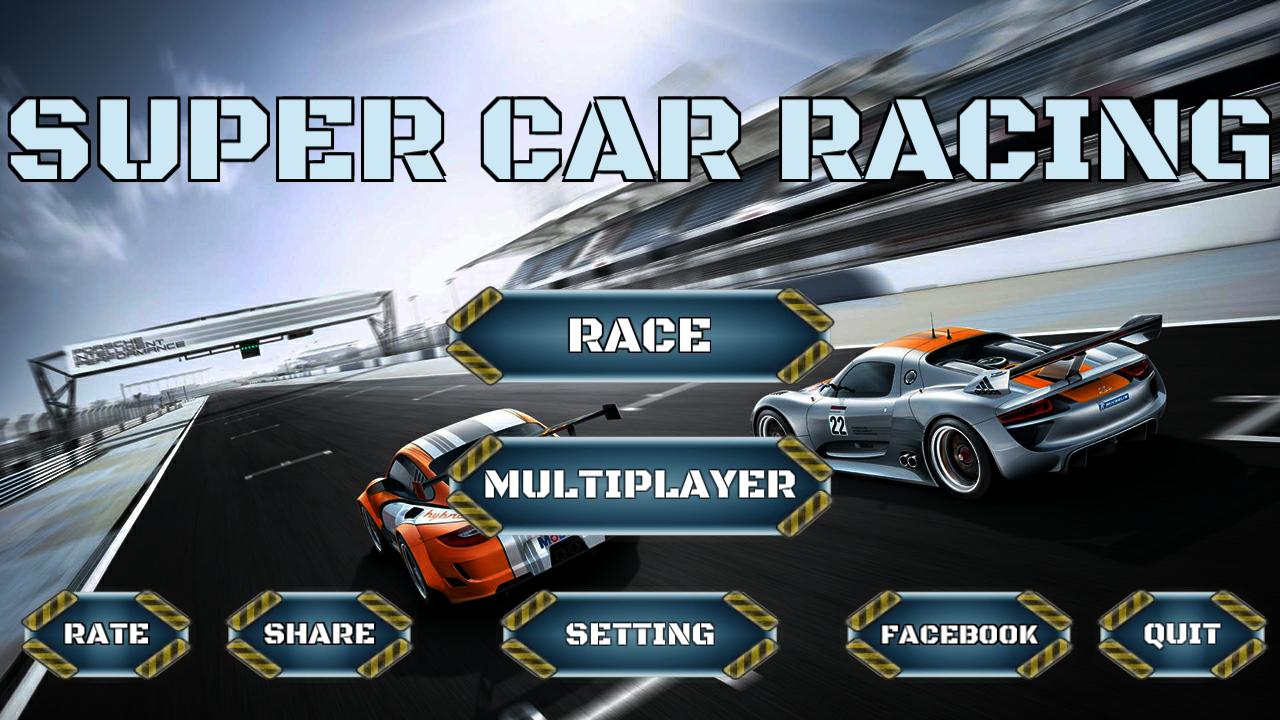The width and height of the screenshot is (1280, 720).
Task: Click the SUPER CAR RACING title
Action: 640,135
